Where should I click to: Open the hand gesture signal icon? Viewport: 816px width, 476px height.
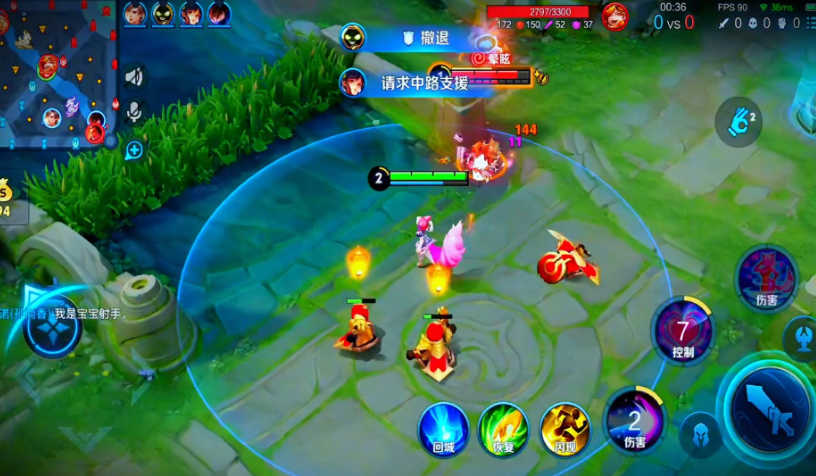[739, 122]
